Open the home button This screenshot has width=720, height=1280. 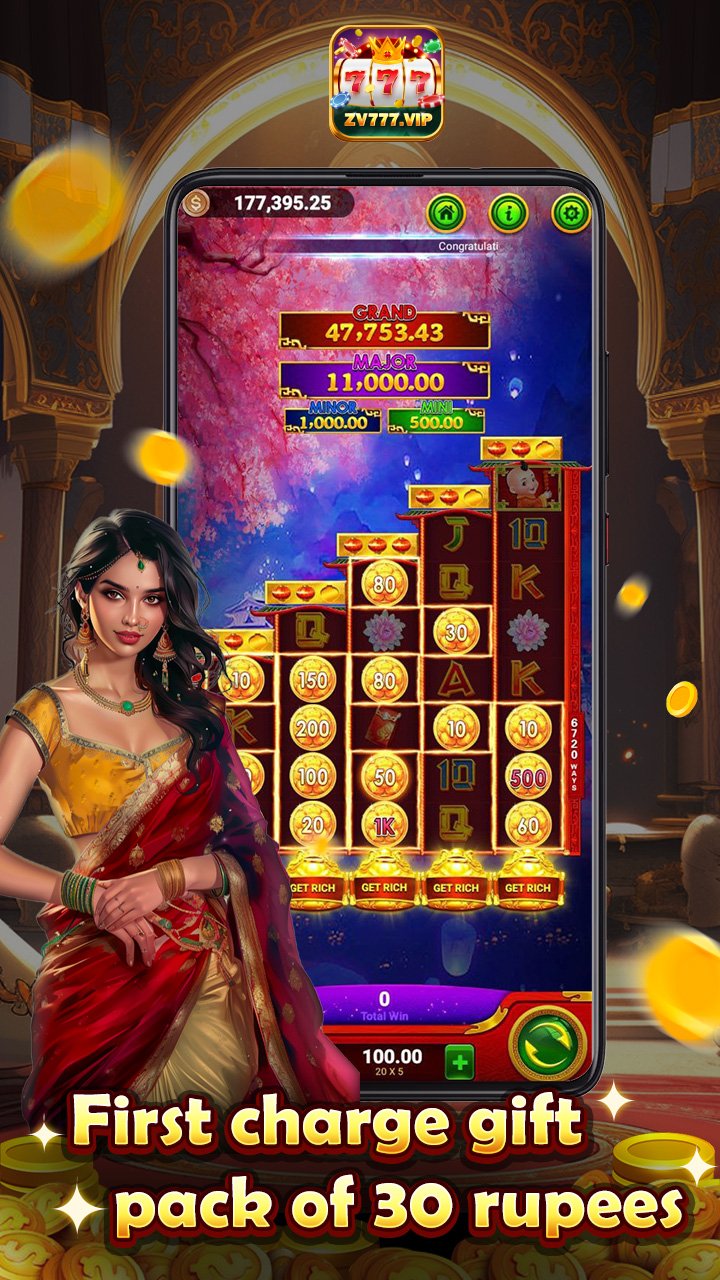pos(447,212)
